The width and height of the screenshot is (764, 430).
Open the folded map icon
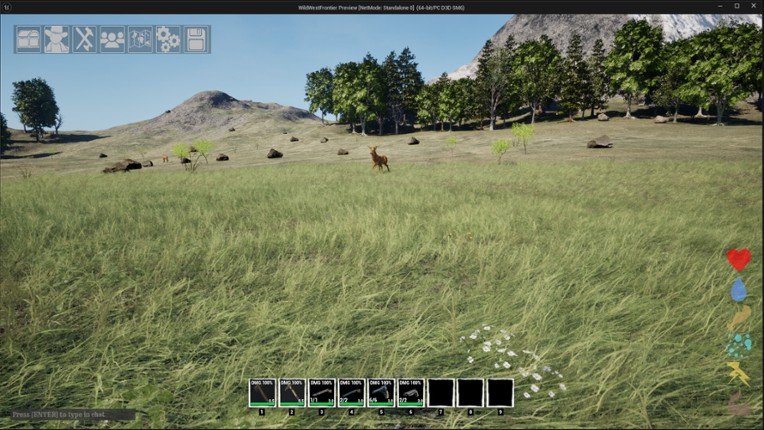coord(140,39)
